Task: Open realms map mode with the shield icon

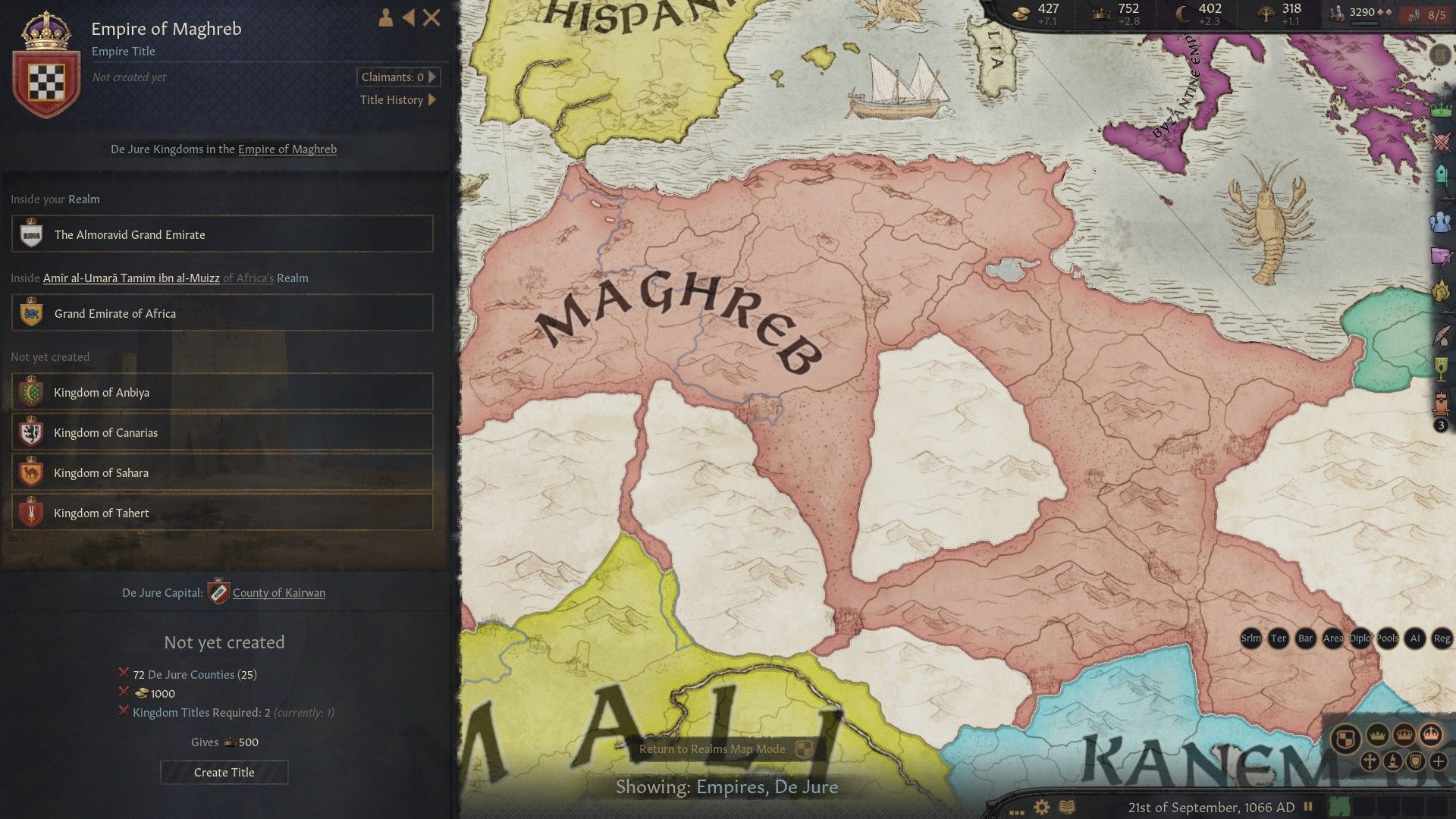Action: (1347, 739)
